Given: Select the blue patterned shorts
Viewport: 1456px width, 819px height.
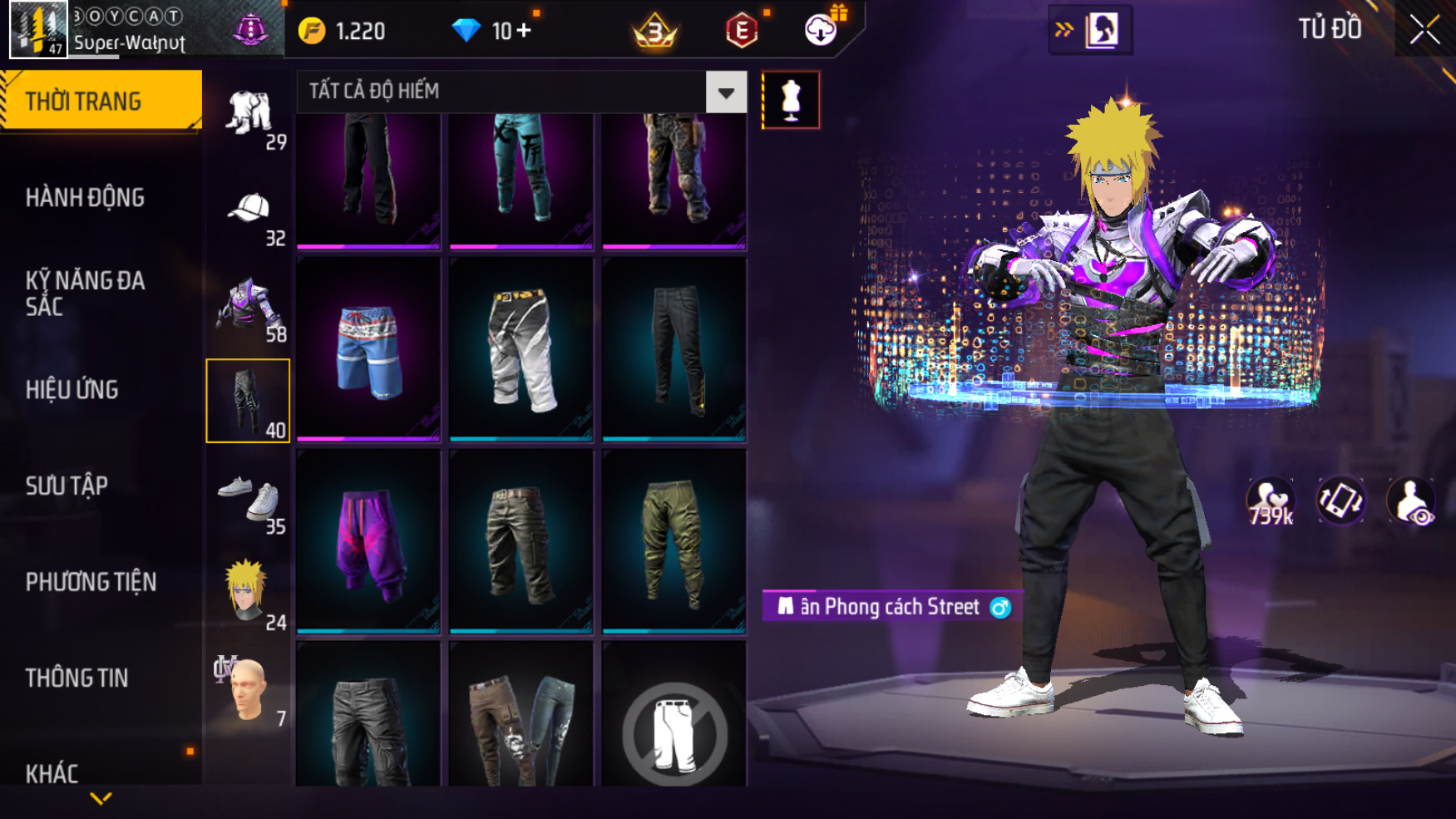Looking at the screenshot, I should pos(368,349).
